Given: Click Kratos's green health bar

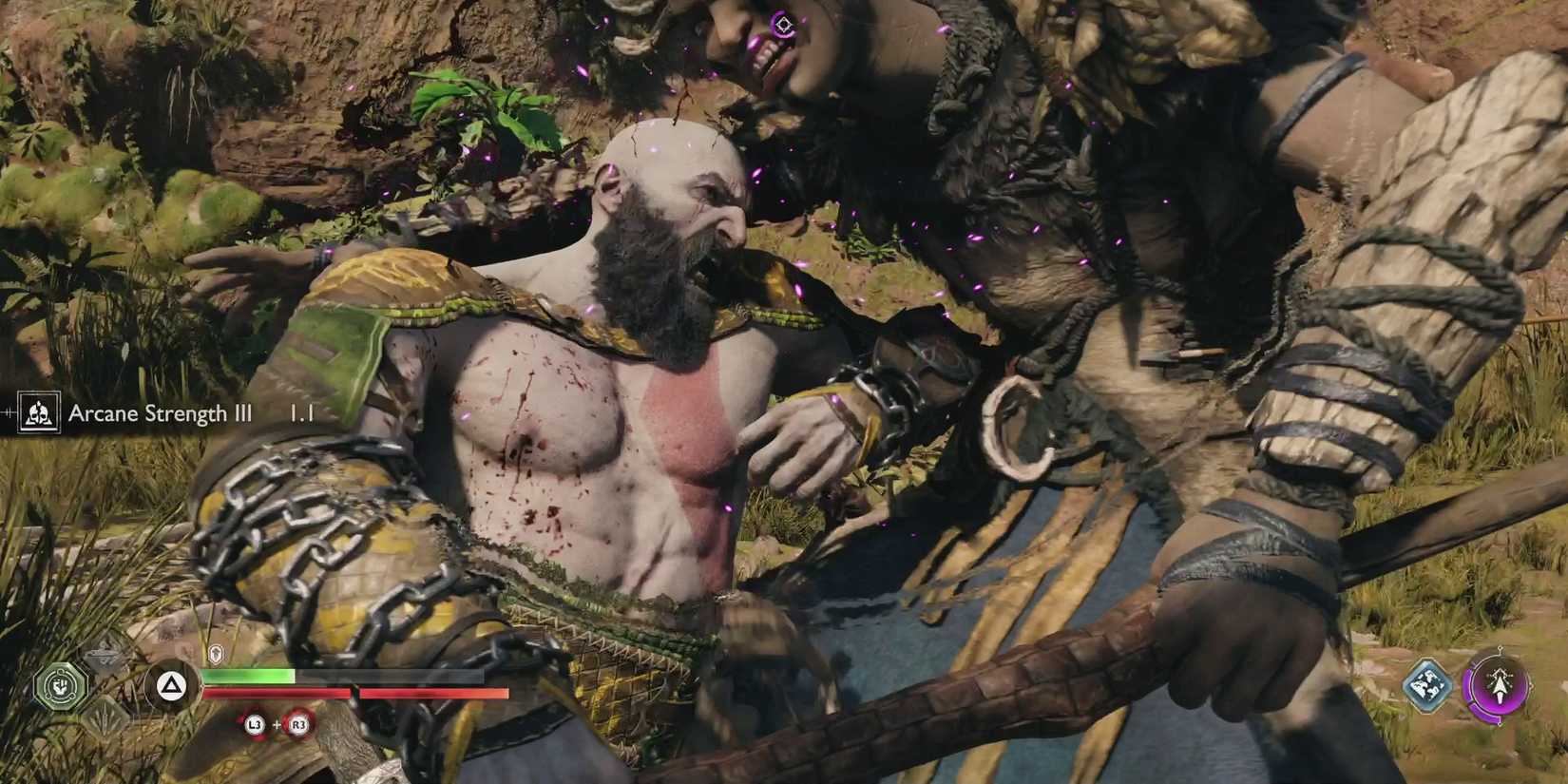Looking at the screenshot, I should click(x=249, y=676).
